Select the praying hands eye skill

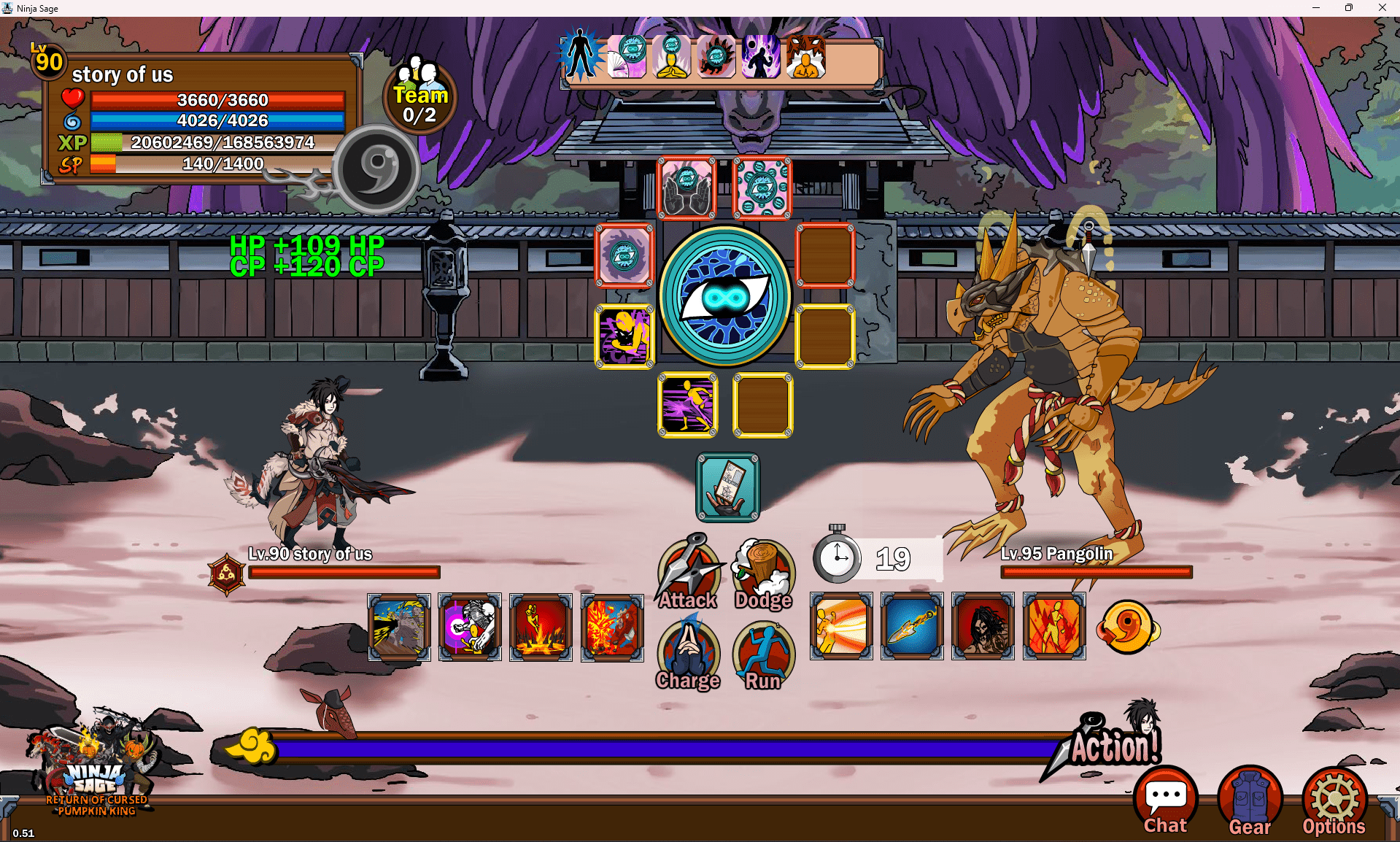[x=687, y=188]
